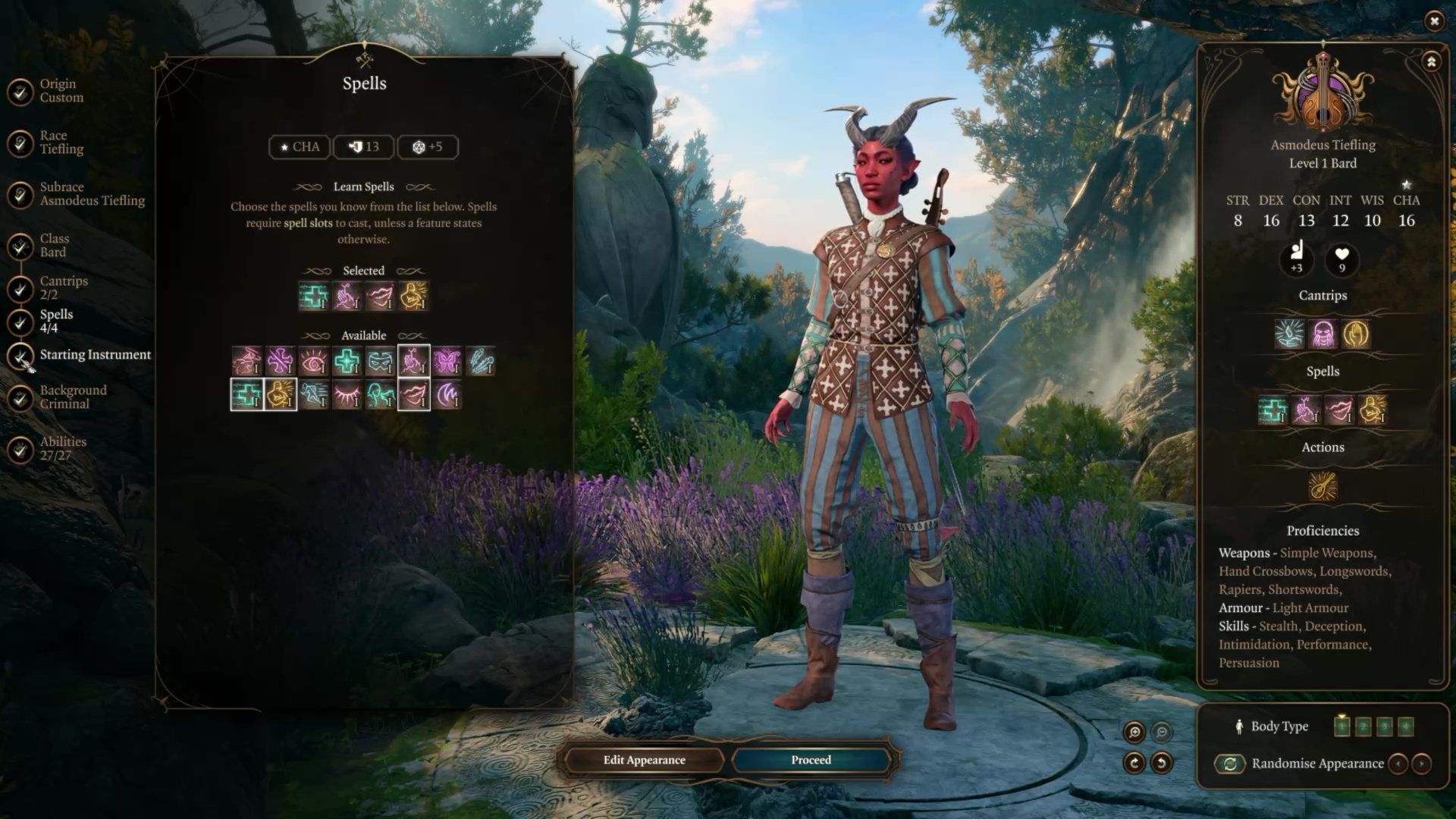Collapse the character summary panel
This screenshot has width=1456, height=819.
point(1431,62)
